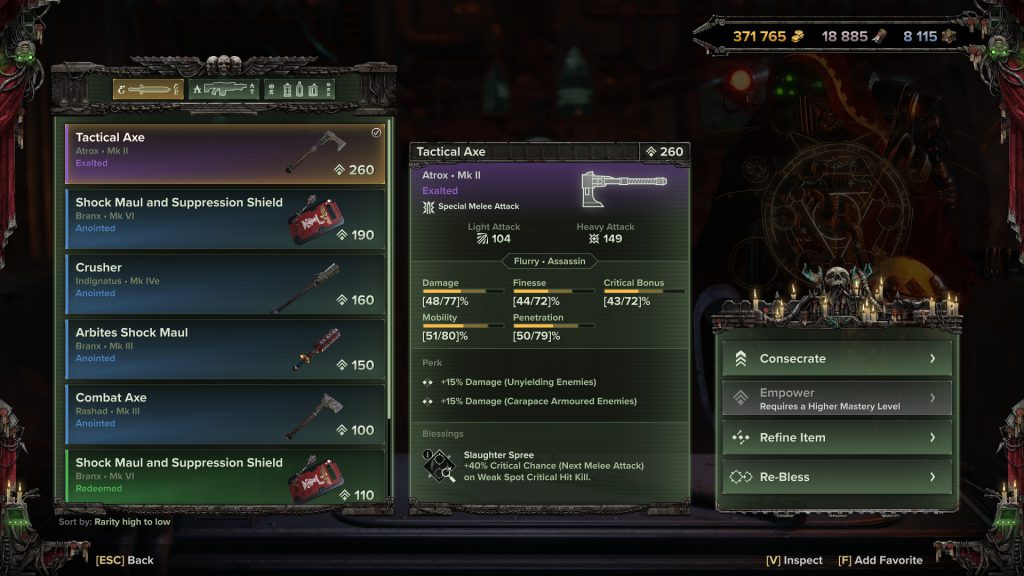The image size is (1024, 576).
Task: Switch to the melee weapons tab
Action: (147, 90)
